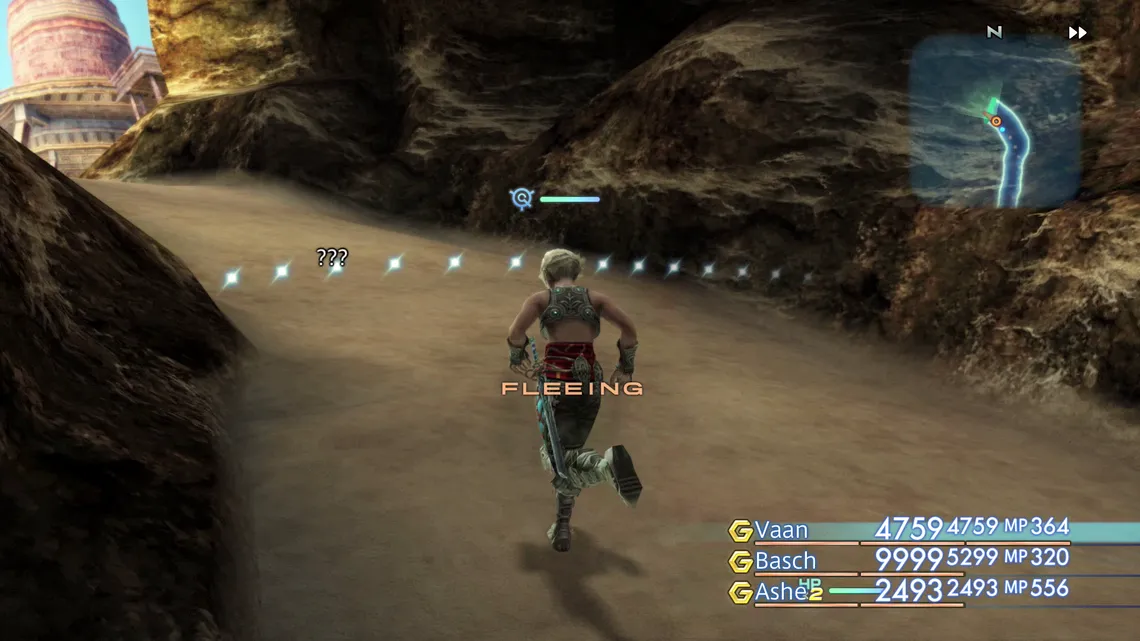This screenshot has height=641, width=1140.
Task: Click the ??? target label
Action: coord(332,257)
